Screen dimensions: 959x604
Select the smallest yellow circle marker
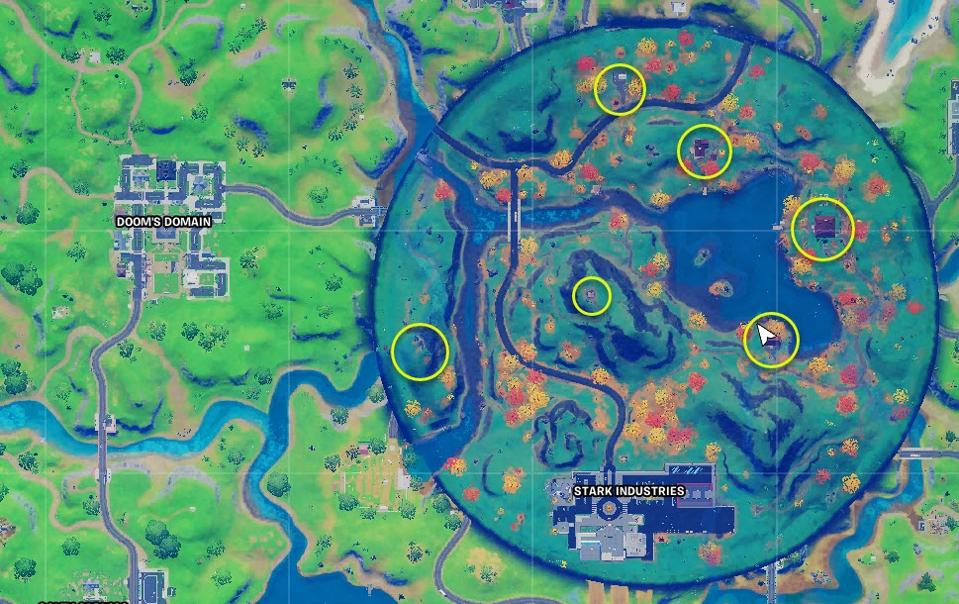[x=592, y=296]
